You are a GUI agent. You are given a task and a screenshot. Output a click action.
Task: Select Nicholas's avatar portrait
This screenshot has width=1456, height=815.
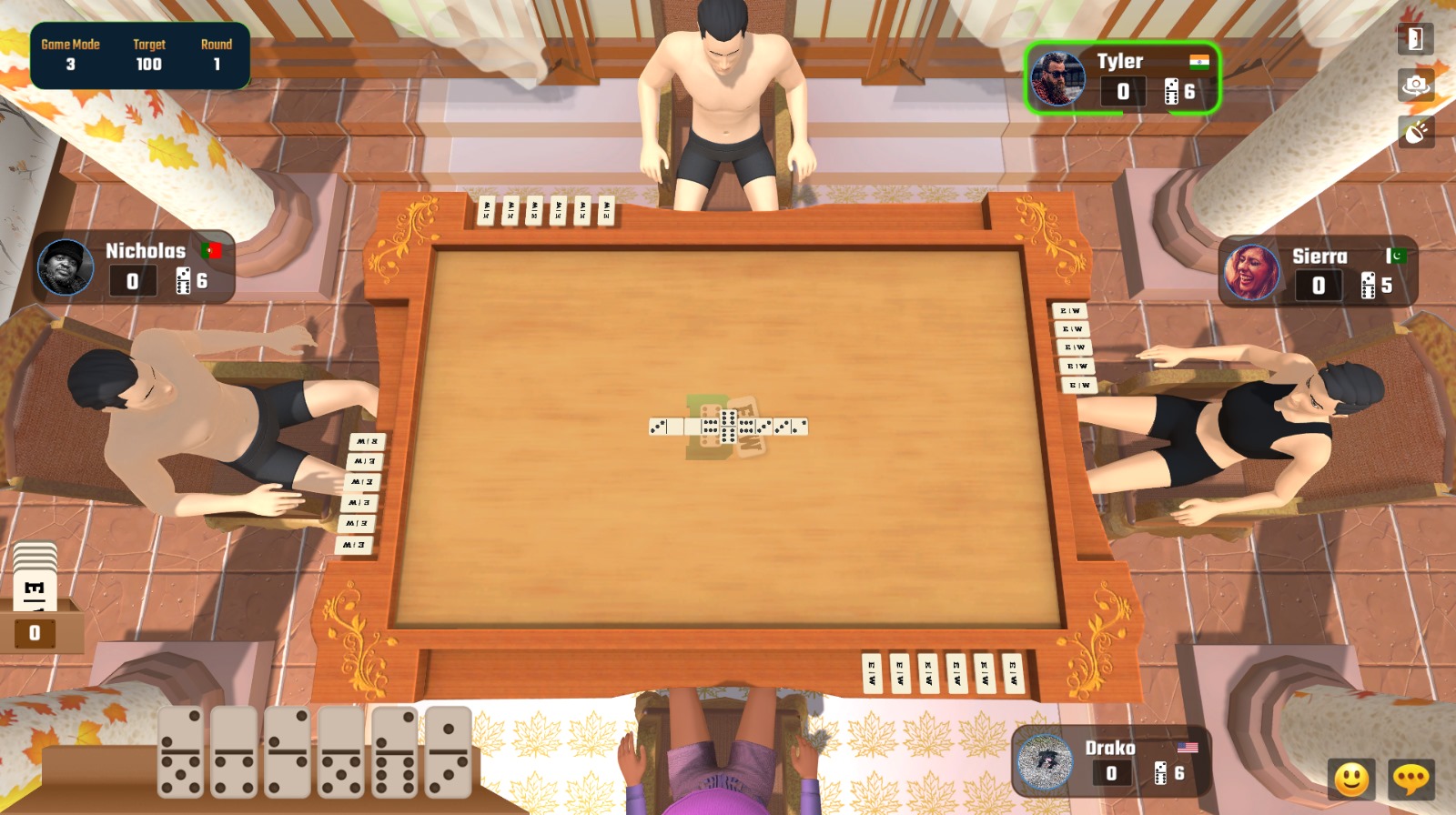(64, 267)
